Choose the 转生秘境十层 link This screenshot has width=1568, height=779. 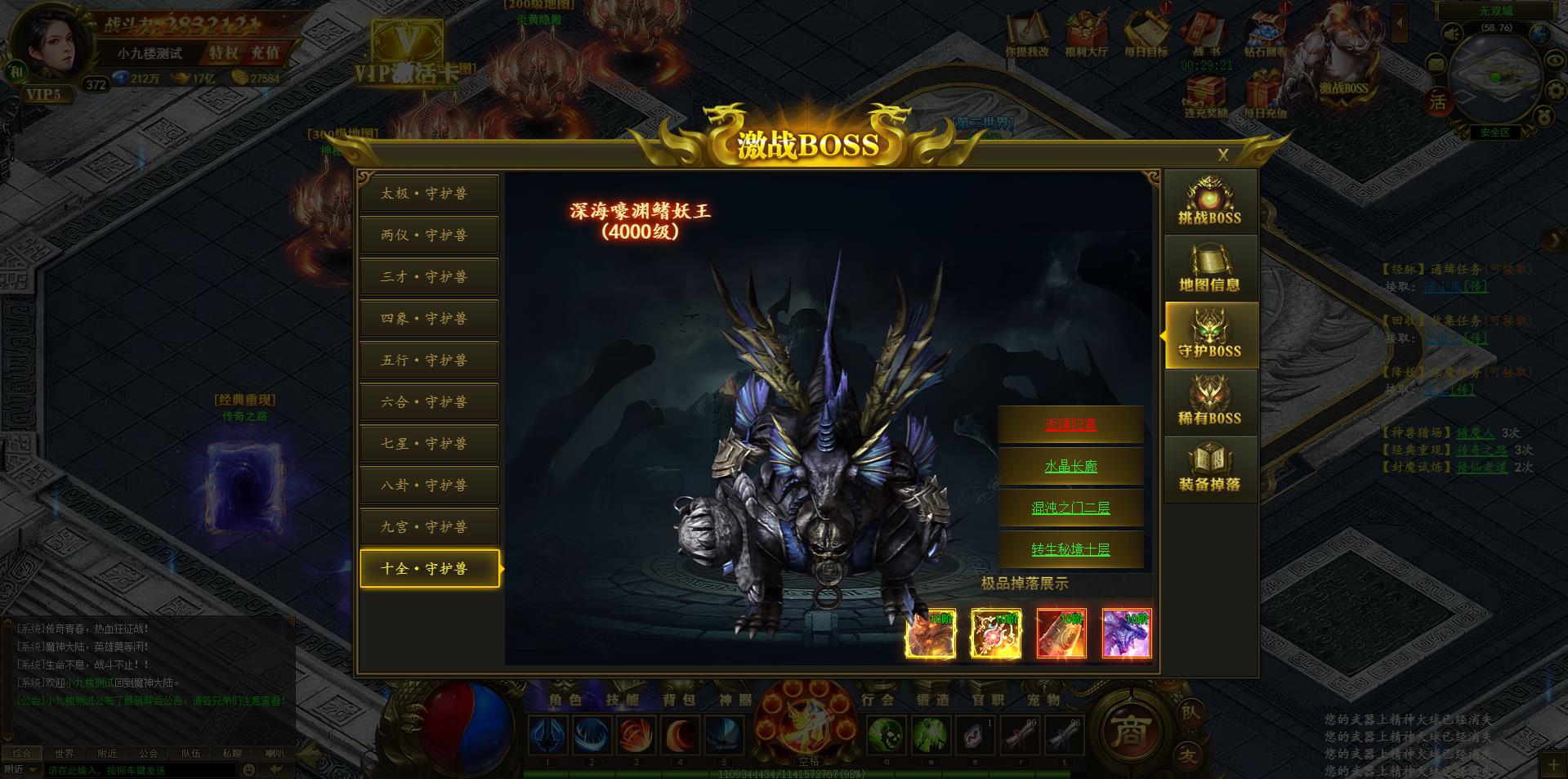[1070, 549]
